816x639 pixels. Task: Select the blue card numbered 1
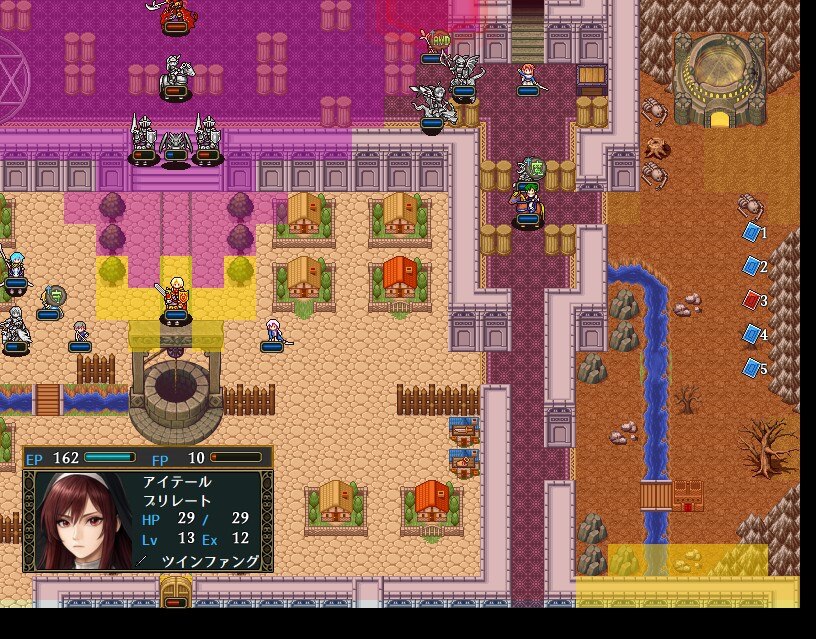pyautogui.click(x=752, y=232)
